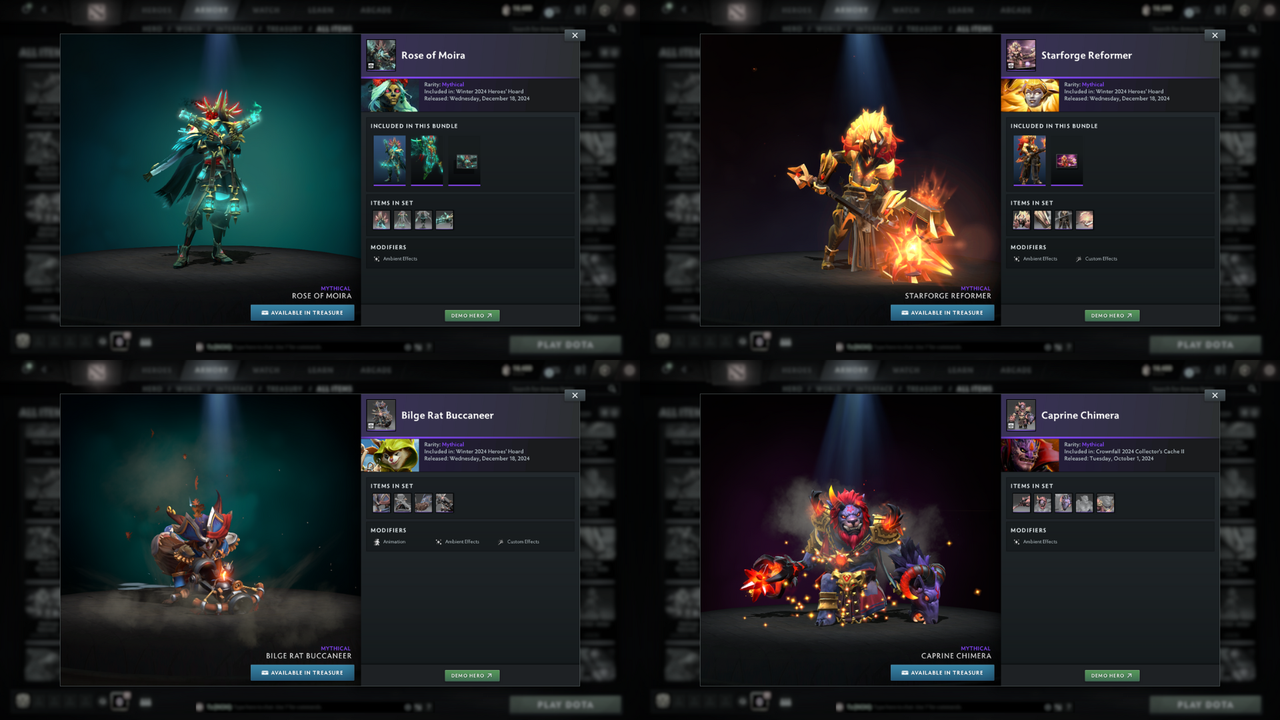Image resolution: width=1280 pixels, height=720 pixels.
Task: Click Ambient Effects modifier on Caprine Chimera panel
Action: [1037, 541]
